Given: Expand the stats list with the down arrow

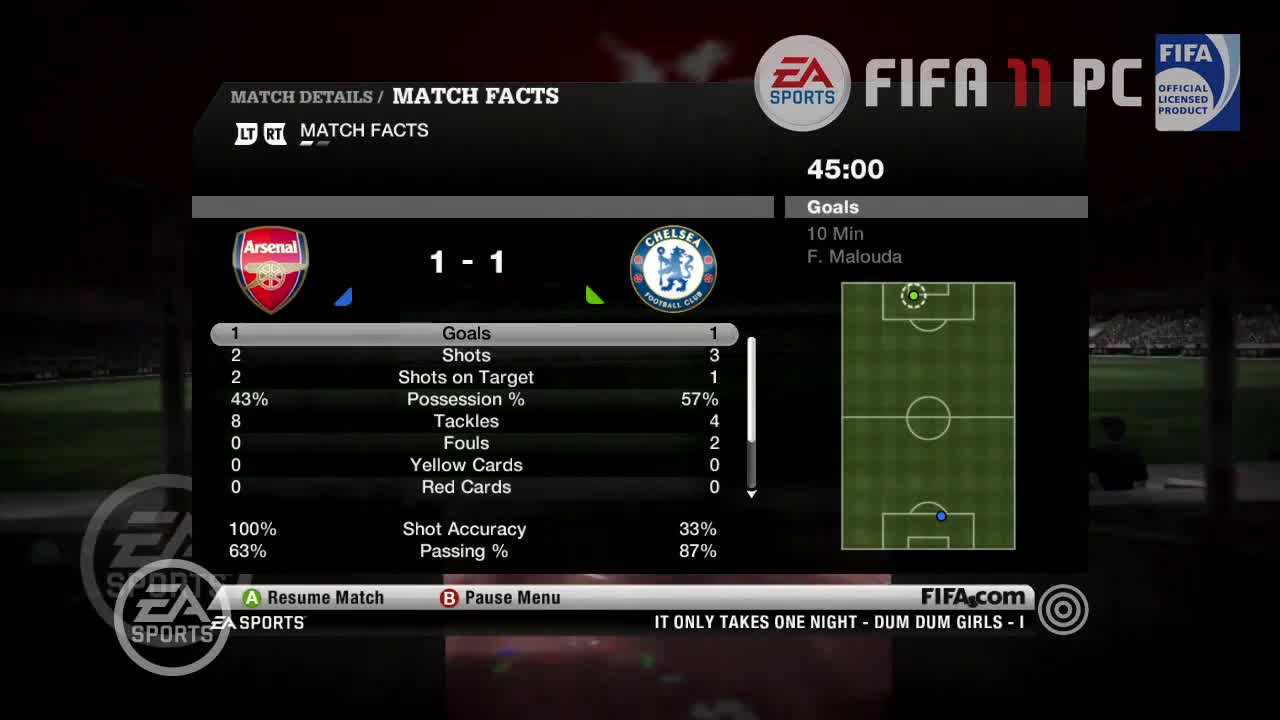Looking at the screenshot, I should click(x=751, y=494).
